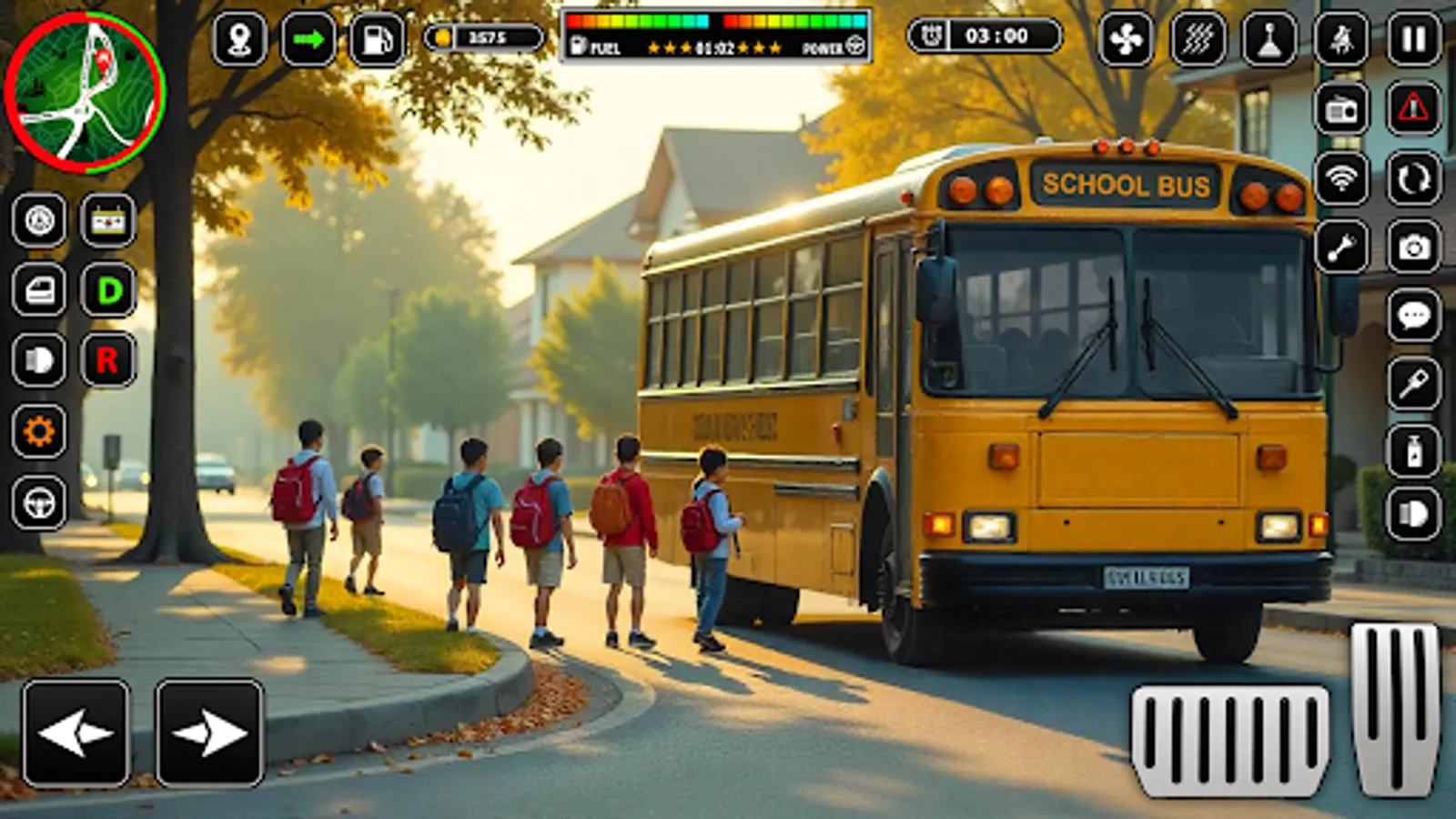Tap the fuel pump refill icon

(x=378, y=39)
